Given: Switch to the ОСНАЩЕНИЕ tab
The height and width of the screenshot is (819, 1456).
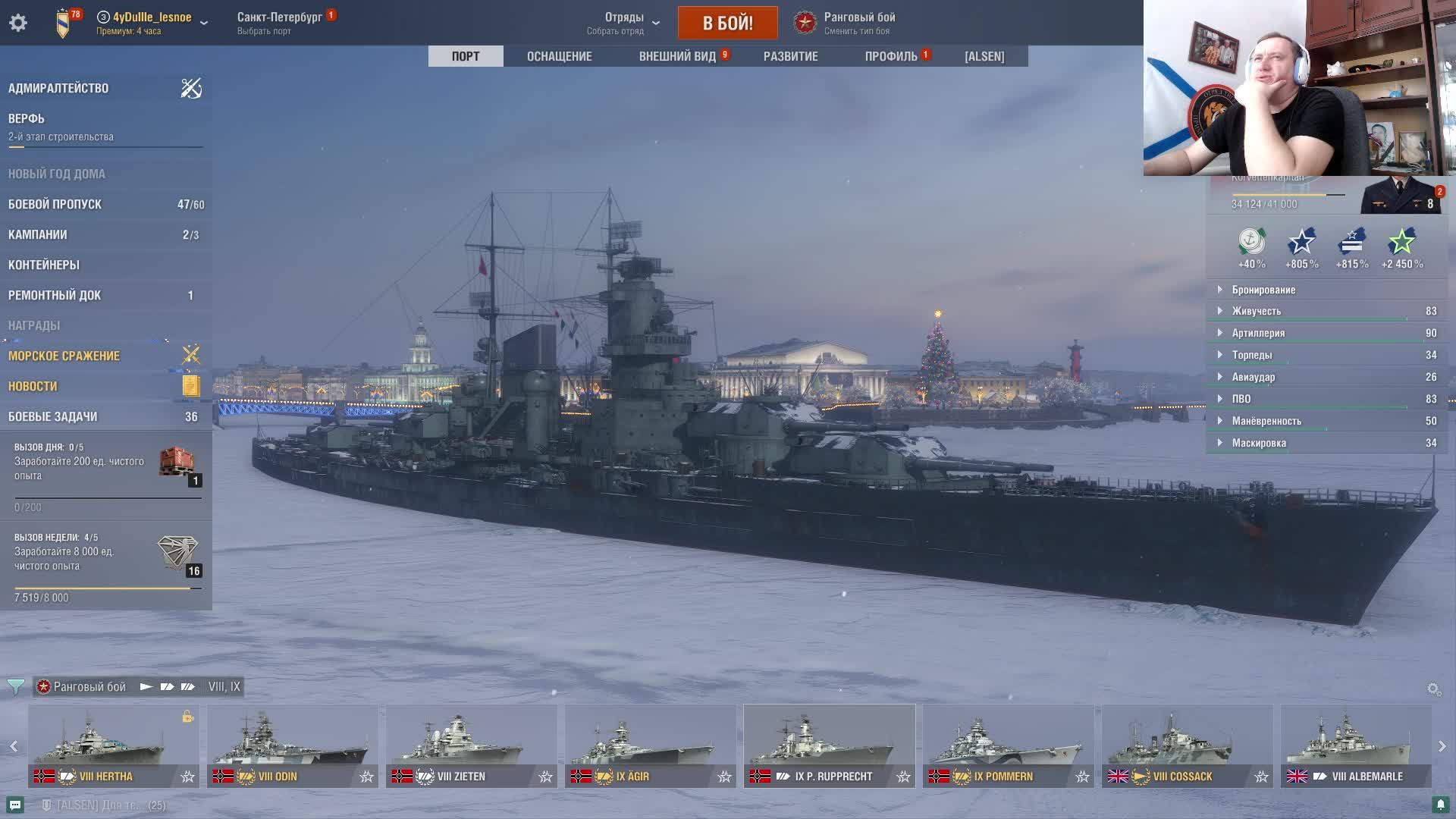Looking at the screenshot, I should point(559,56).
